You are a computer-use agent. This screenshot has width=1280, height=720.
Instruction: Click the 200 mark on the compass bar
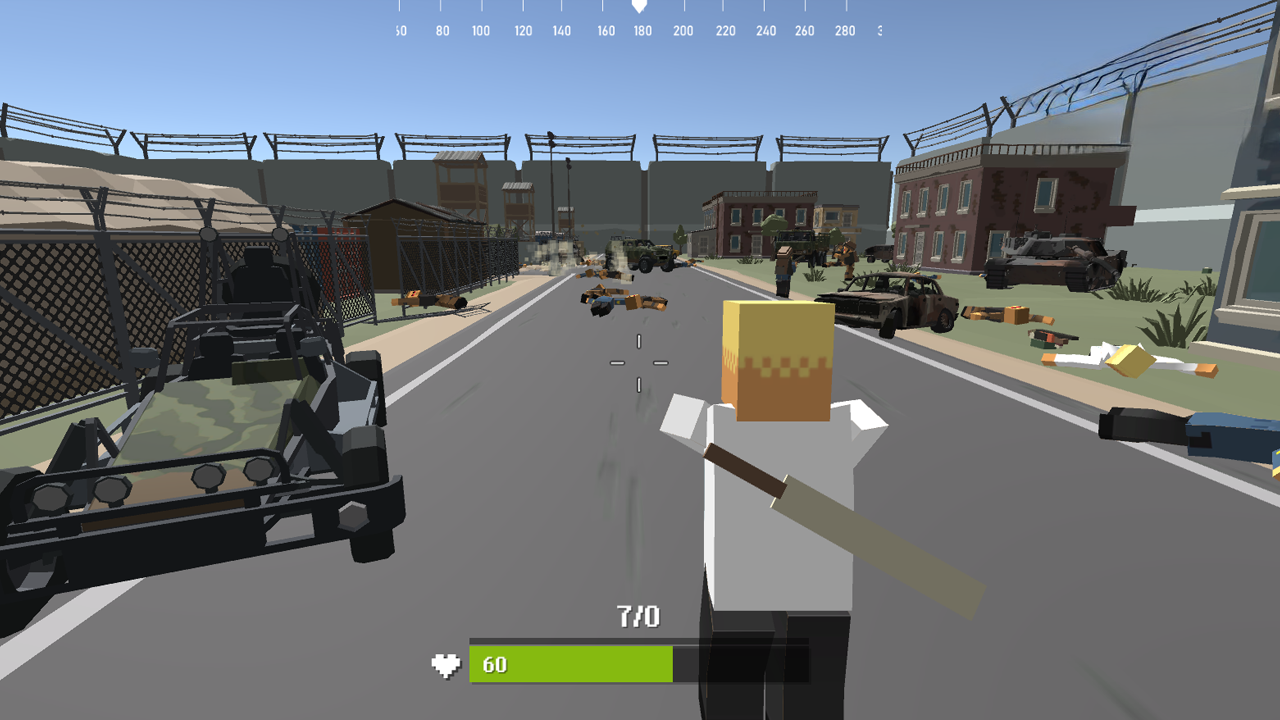[x=684, y=31]
